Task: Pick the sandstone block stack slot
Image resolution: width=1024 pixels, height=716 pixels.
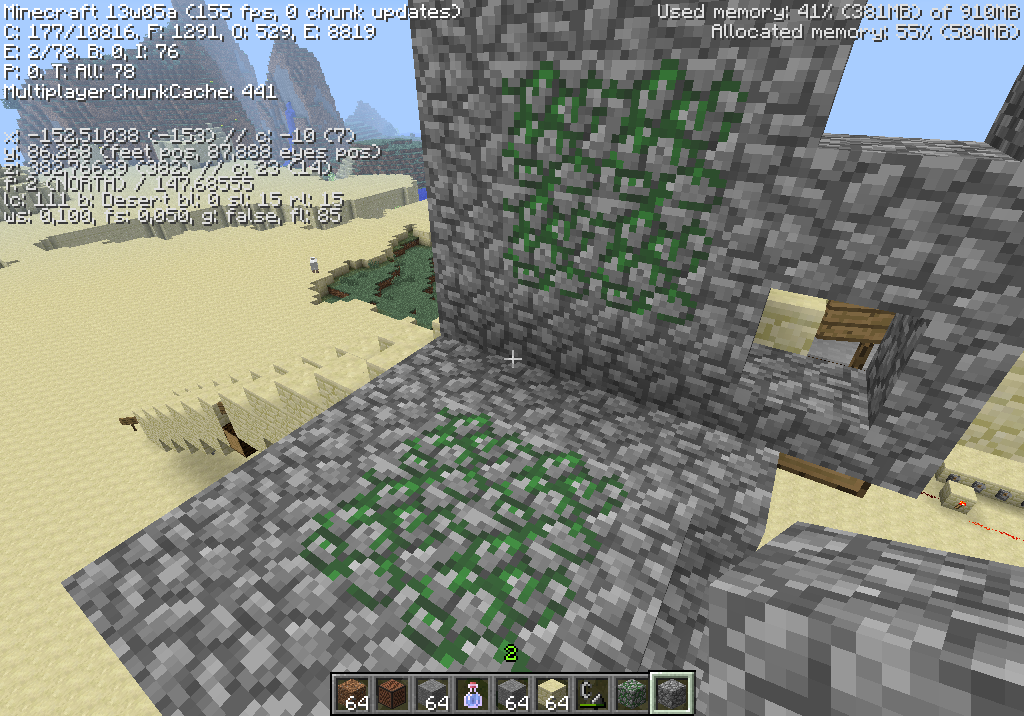Action: click(x=552, y=692)
